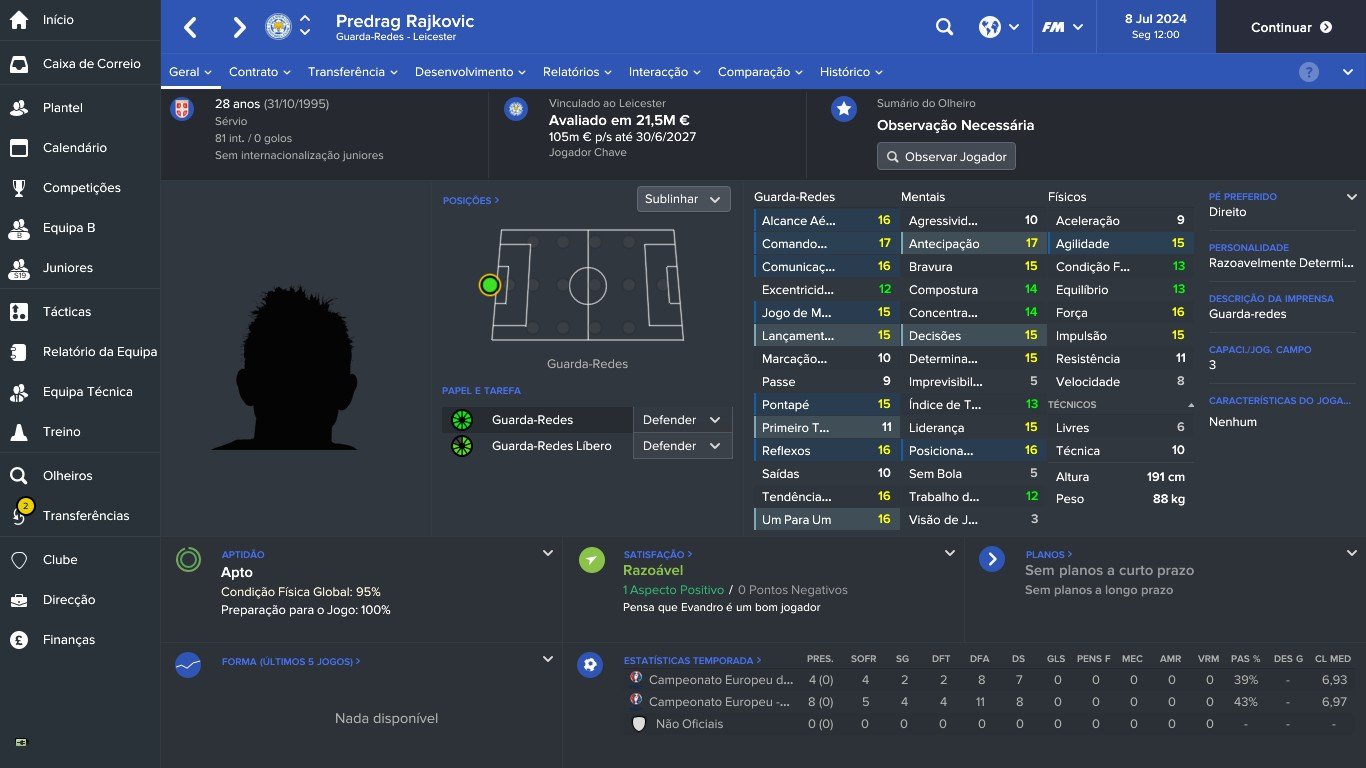Go to the Plantel screen
This screenshot has width=1366, height=768.
click(62, 108)
